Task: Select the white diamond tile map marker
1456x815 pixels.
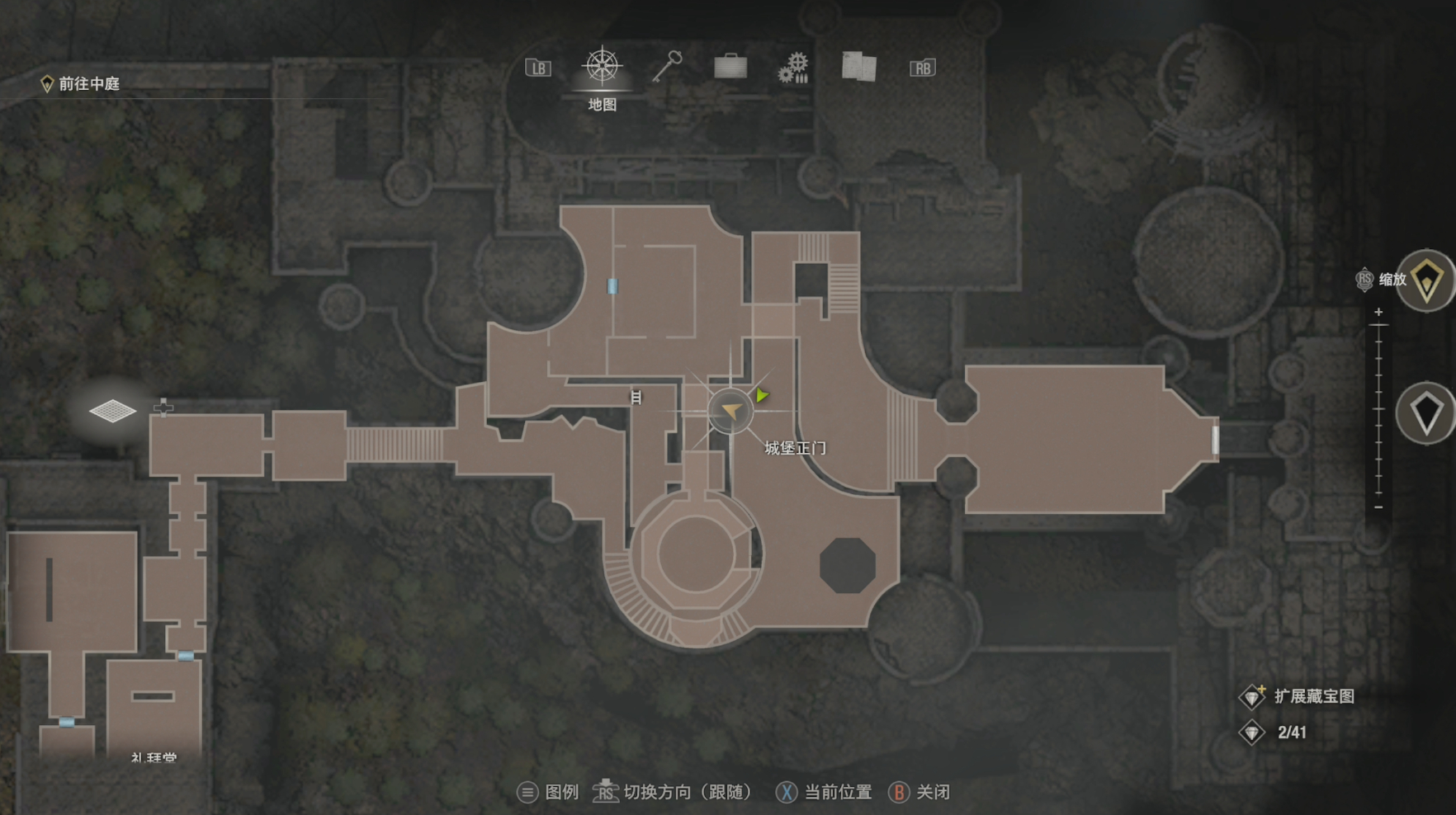Action: (112, 410)
